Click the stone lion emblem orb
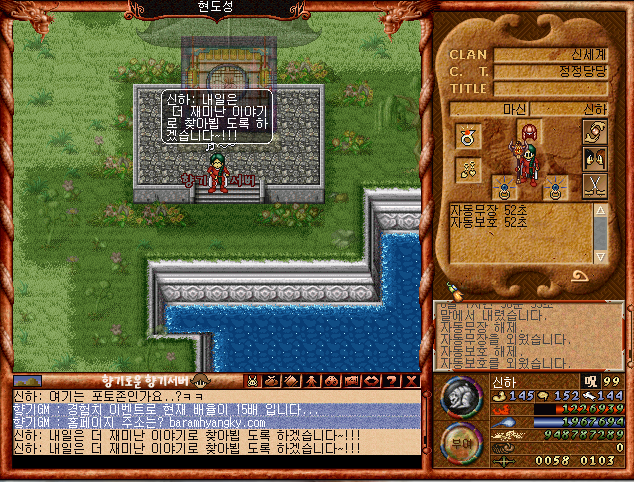The width and height of the screenshot is (634, 482). [463, 398]
